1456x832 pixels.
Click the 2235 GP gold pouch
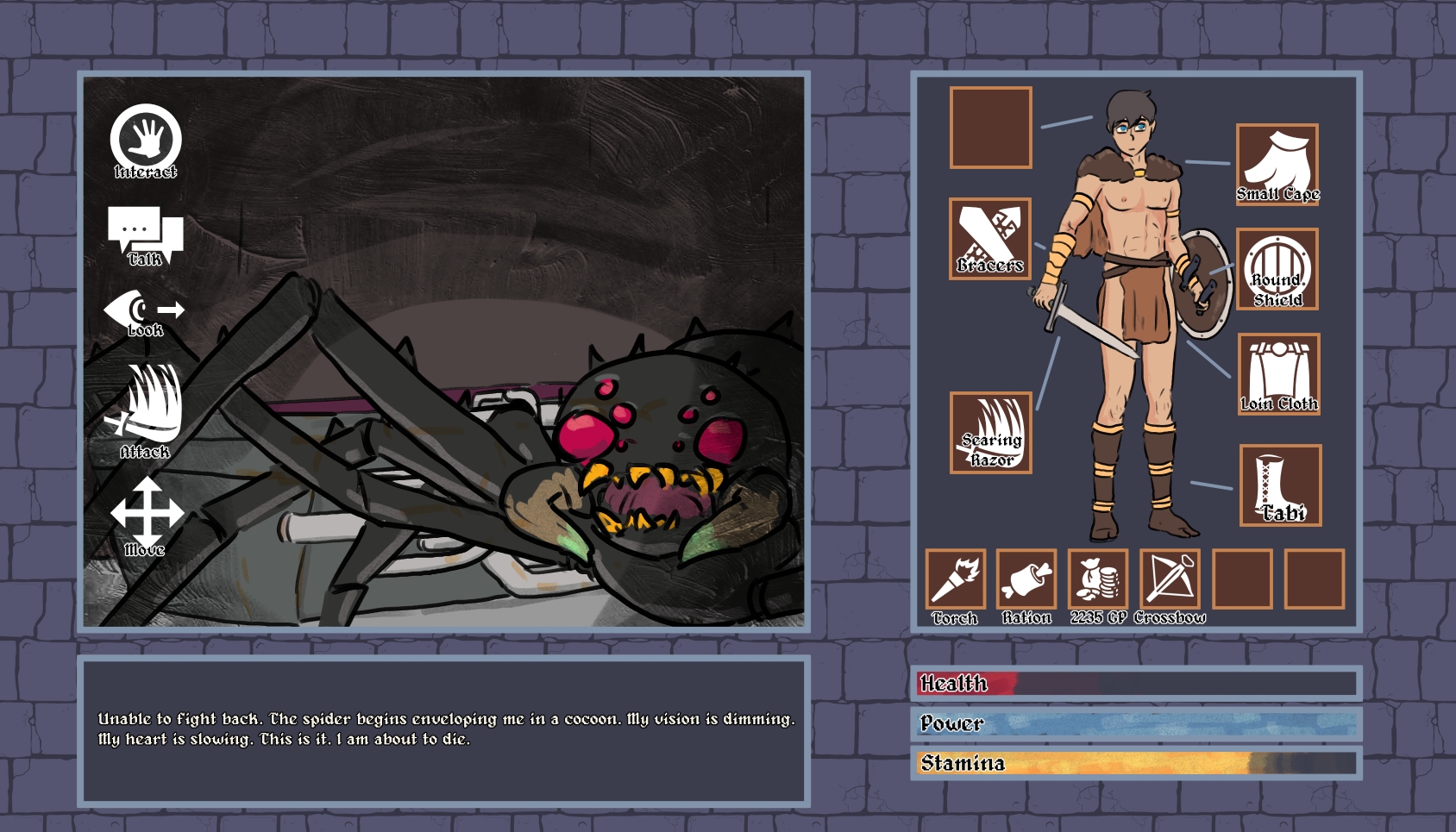click(x=1098, y=579)
